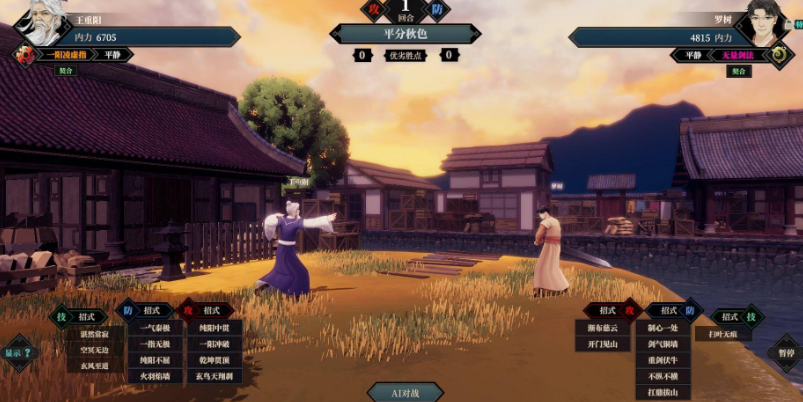The width and height of the screenshot is (803, 402).
Task: Choose the 一指无极 defense move
Action: (155, 343)
